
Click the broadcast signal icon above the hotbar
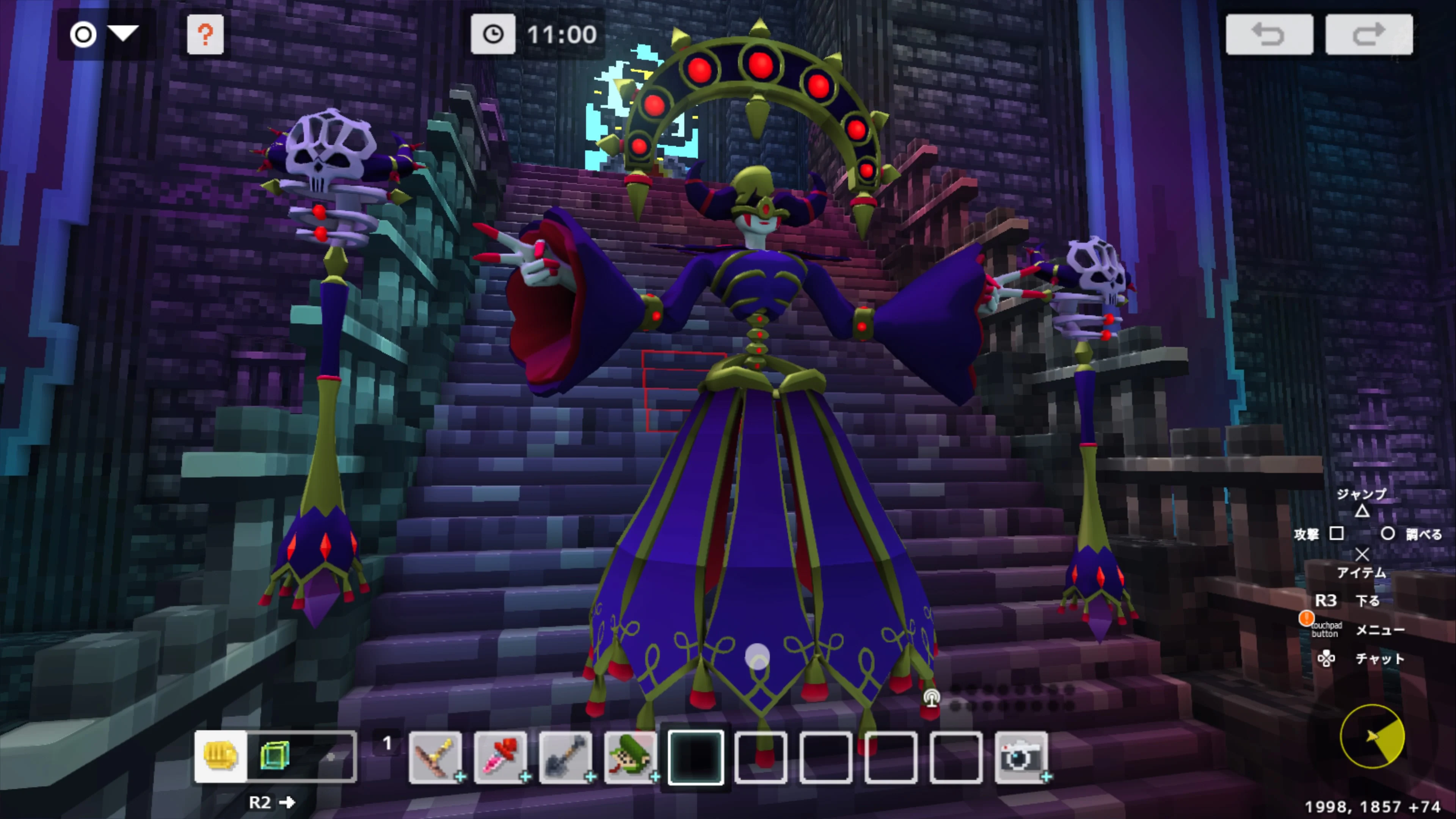point(932,698)
